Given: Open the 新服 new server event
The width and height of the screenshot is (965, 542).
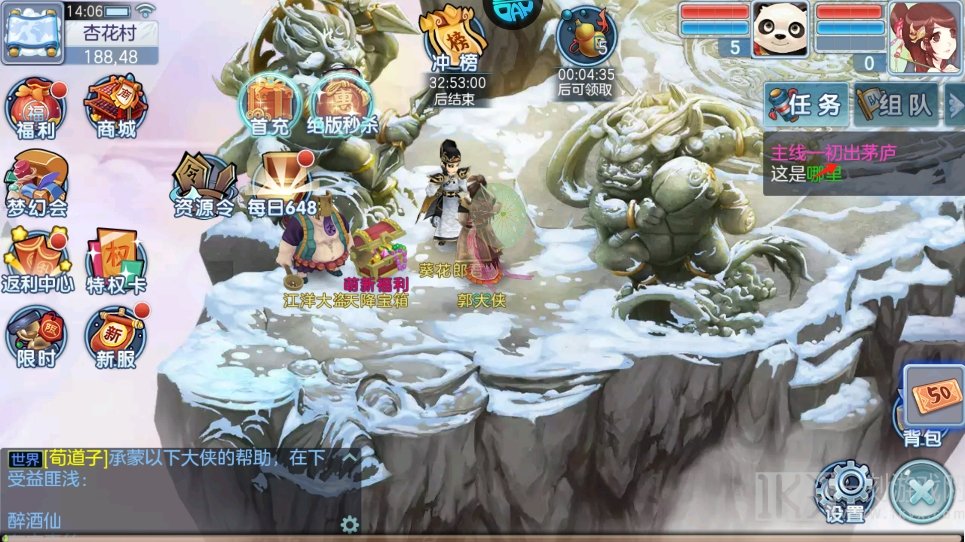Looking at the screenshot, I should [x=114, y=337].
